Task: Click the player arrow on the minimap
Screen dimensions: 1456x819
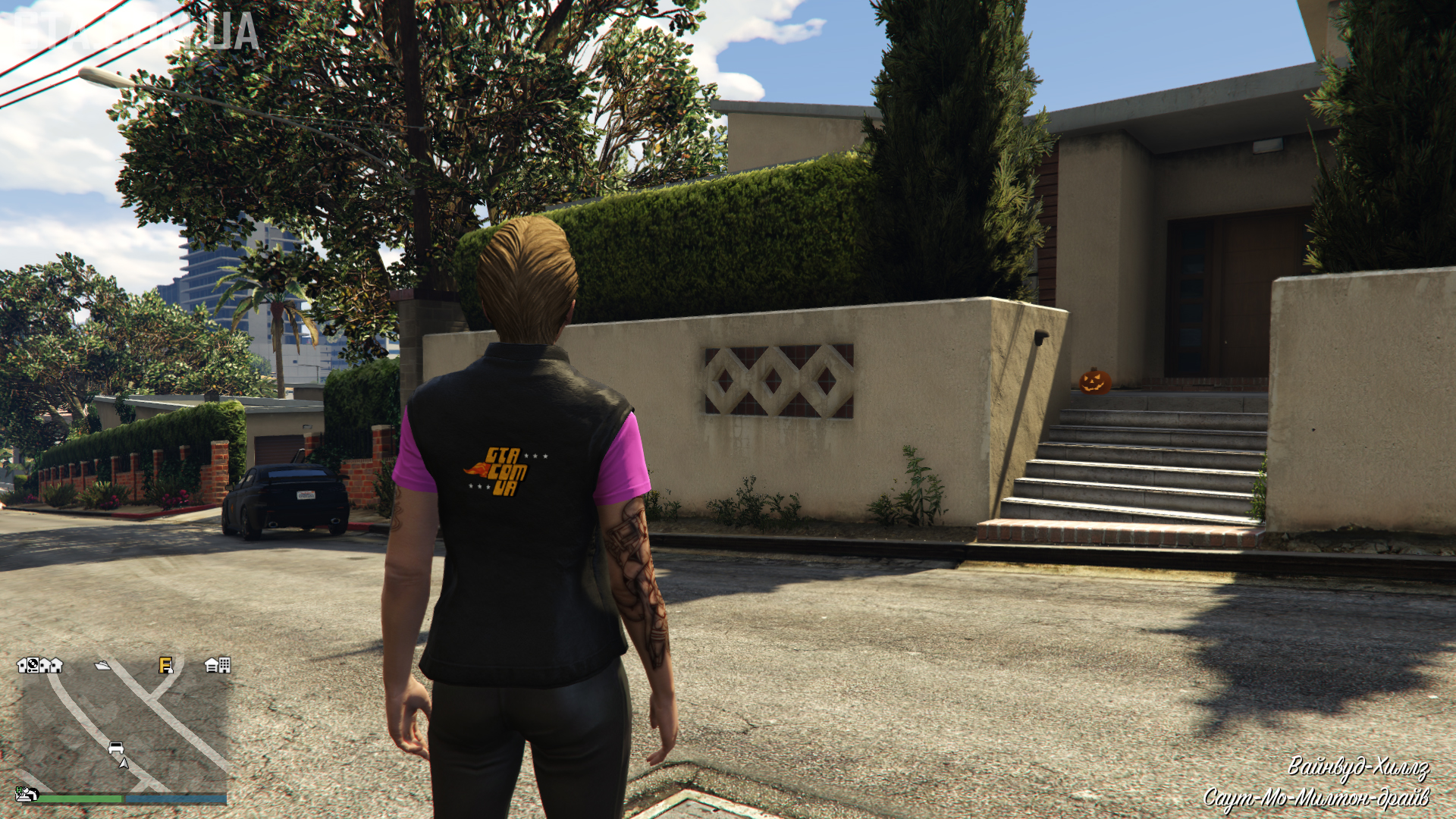Action: pyautogui.click(x=124, y=763)
